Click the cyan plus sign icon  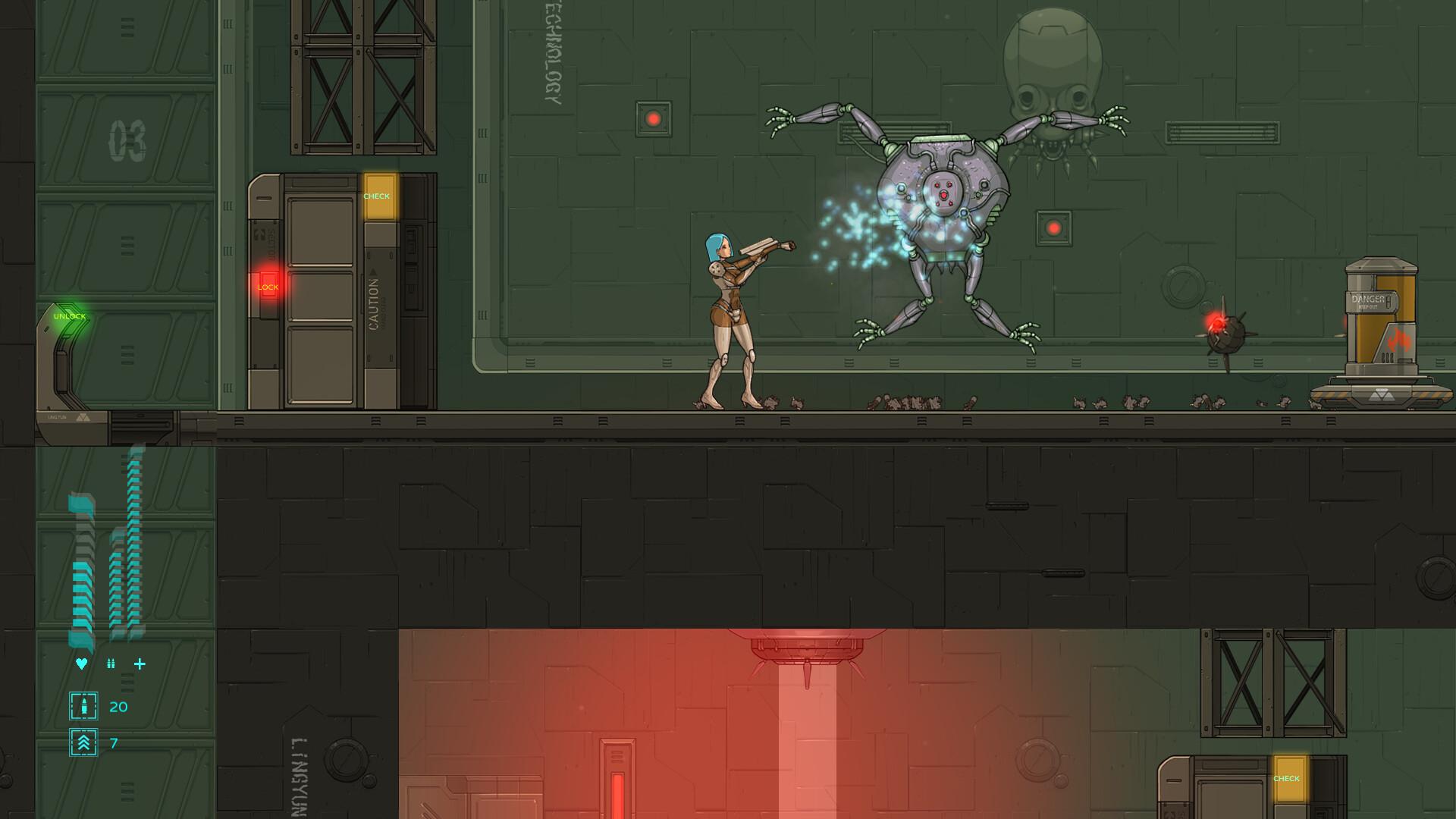(140, 664)
